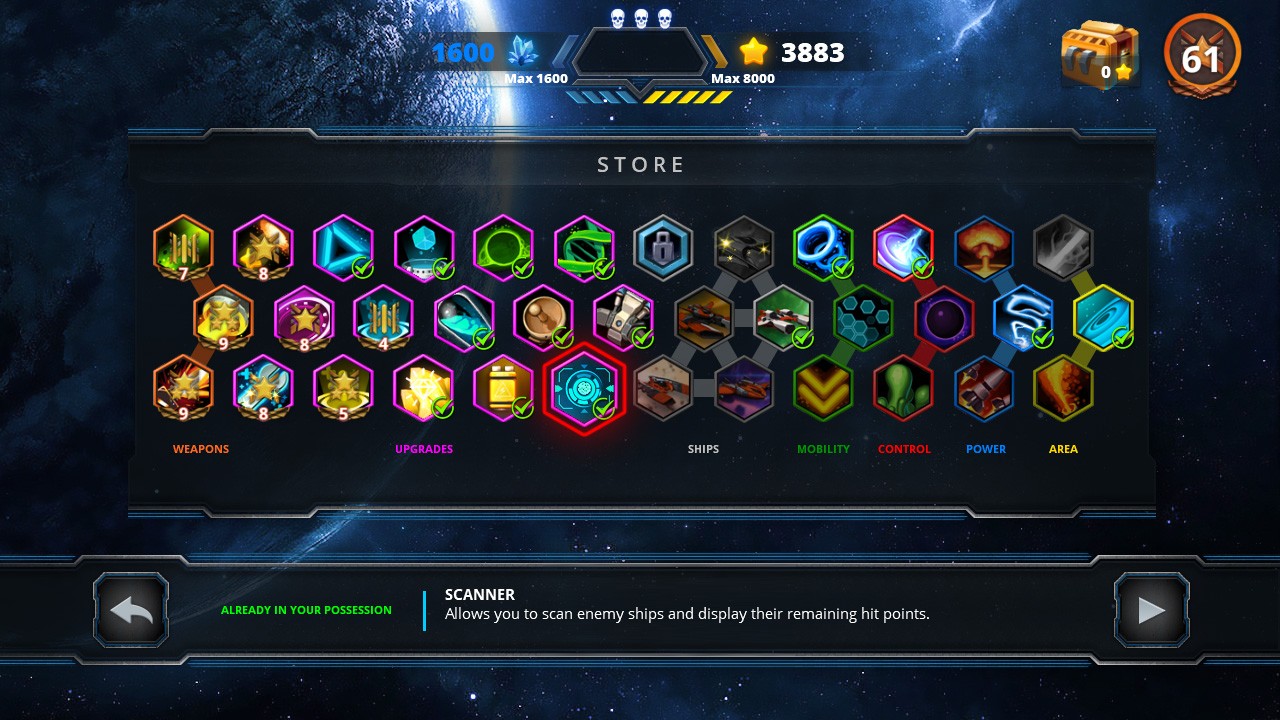Select the yellow chevrons mobility ability
The image size is (1280, 720).
[x=823, y=388]
